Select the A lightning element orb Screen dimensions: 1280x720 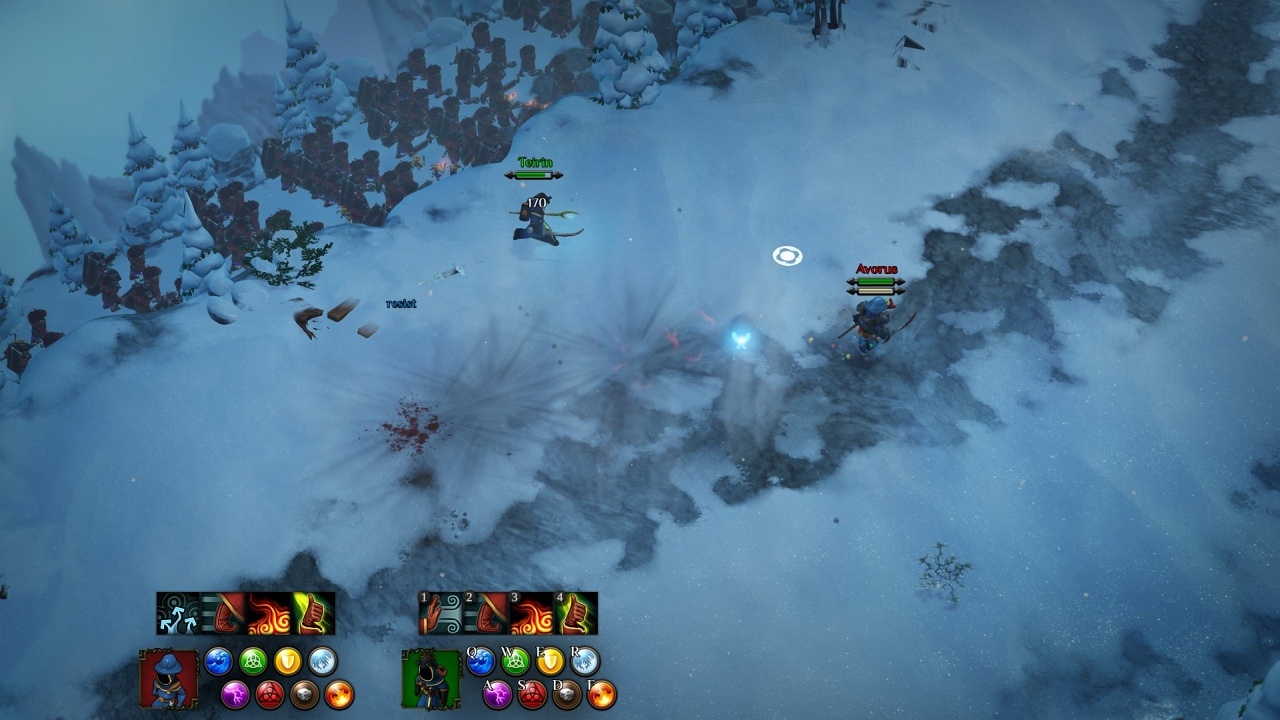click(x=497, y=694)
